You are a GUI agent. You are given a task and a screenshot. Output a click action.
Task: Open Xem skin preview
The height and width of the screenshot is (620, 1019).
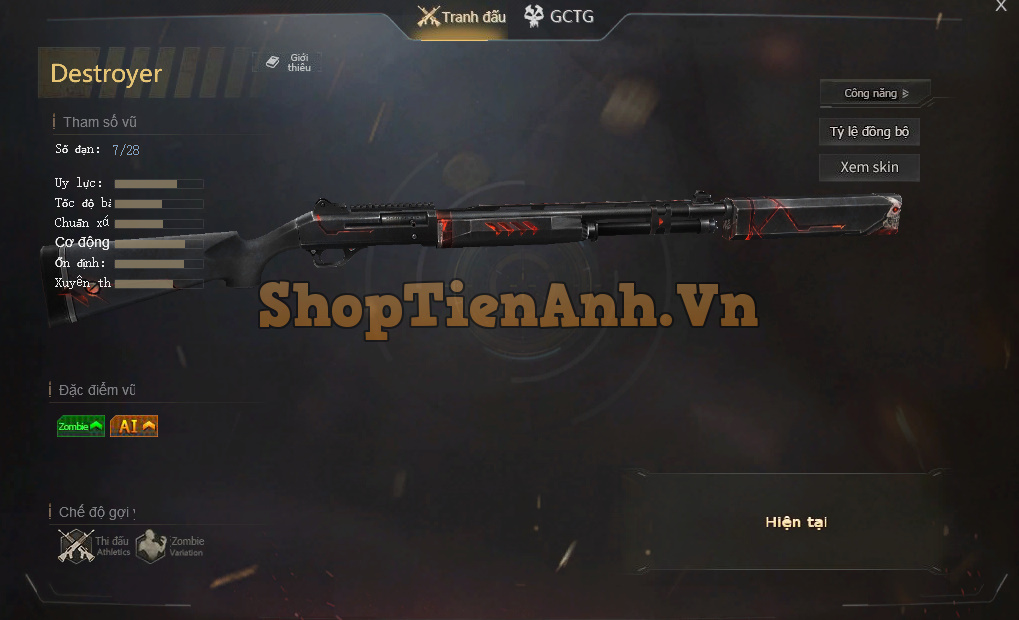click(x=869, y=167)
